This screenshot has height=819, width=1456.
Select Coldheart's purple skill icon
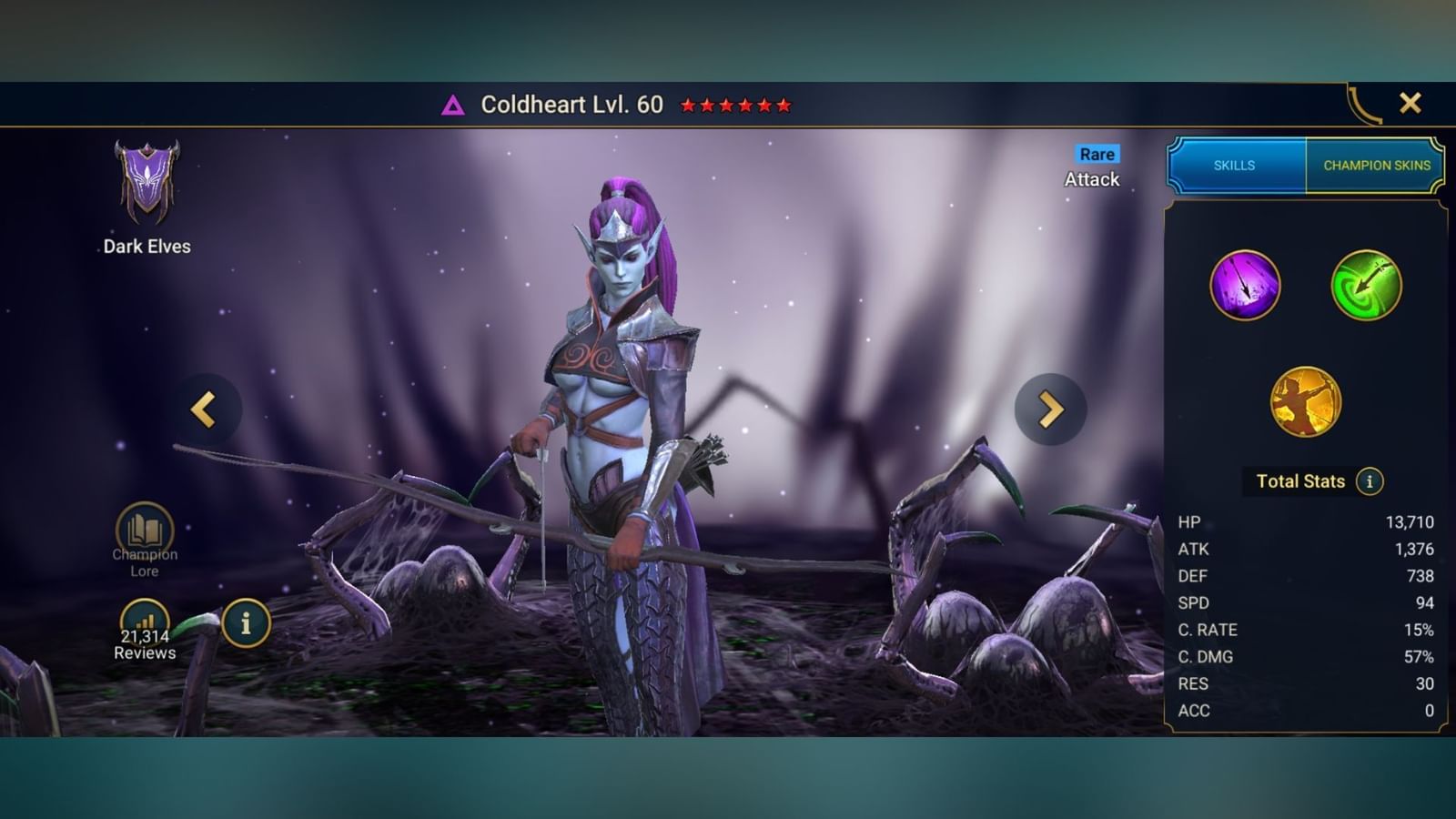pos(1247,286)
